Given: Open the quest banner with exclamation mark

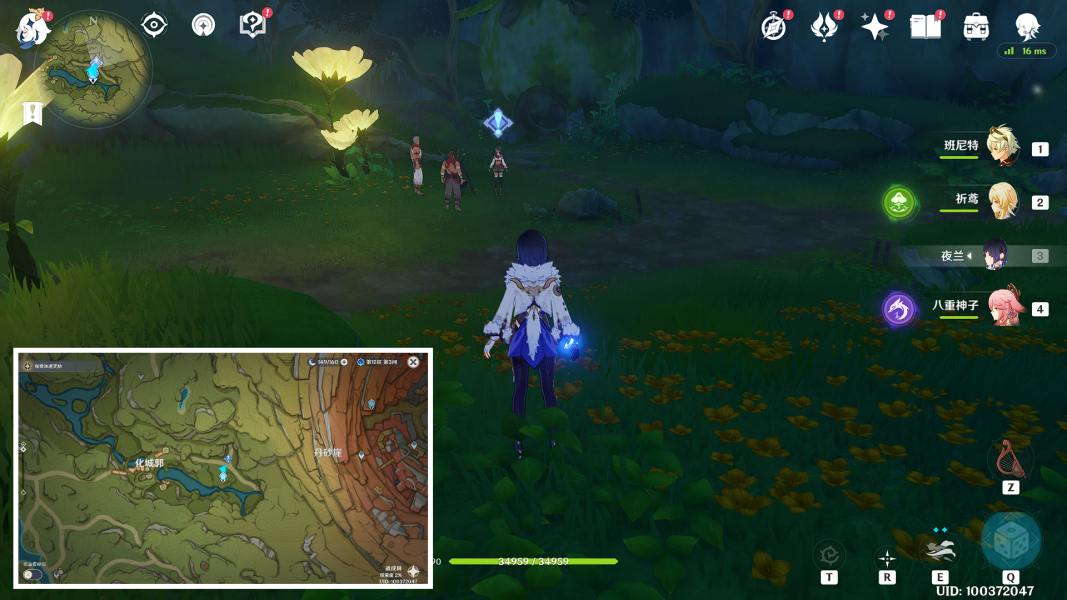Looking at the screenshot, I should tap(32, 113).
